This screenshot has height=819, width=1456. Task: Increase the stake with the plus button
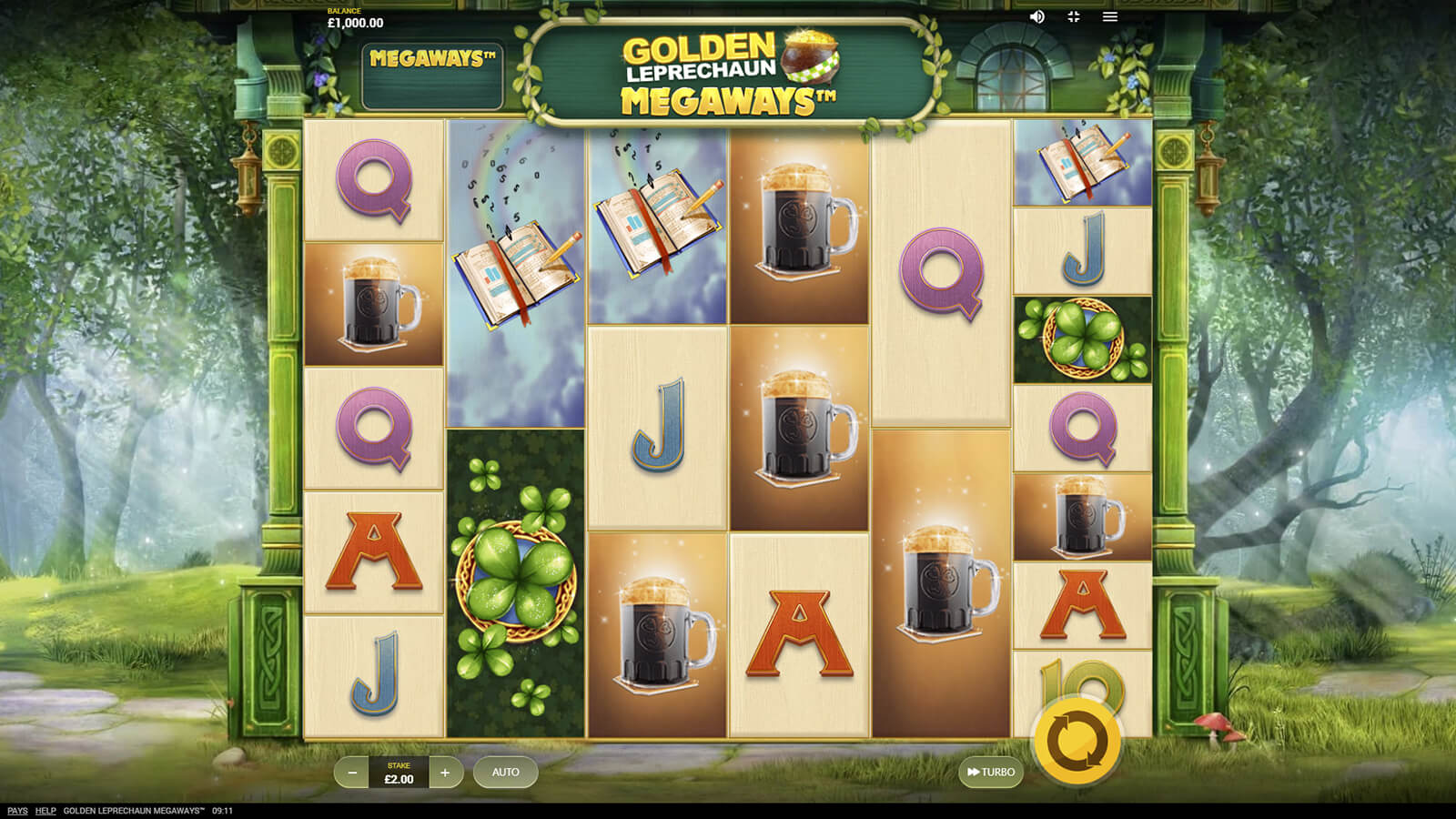tap(445, 773)
